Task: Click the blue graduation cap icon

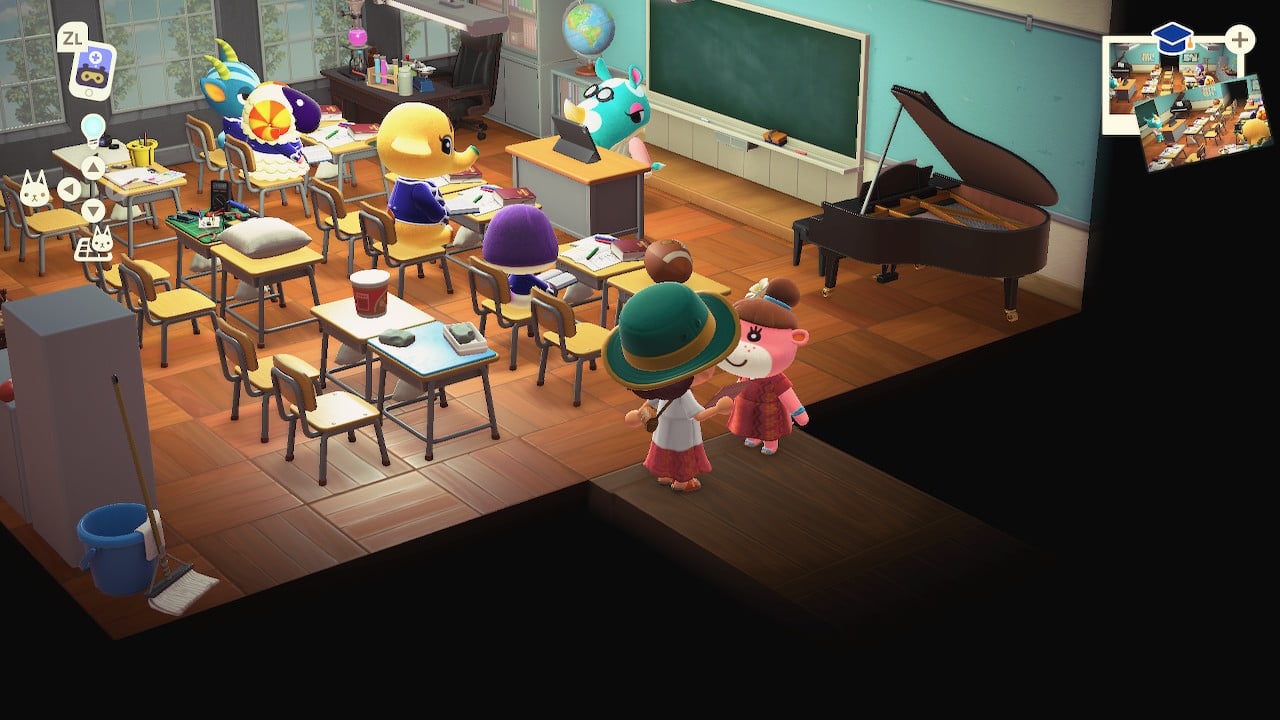Action: tap(1172, 40)
